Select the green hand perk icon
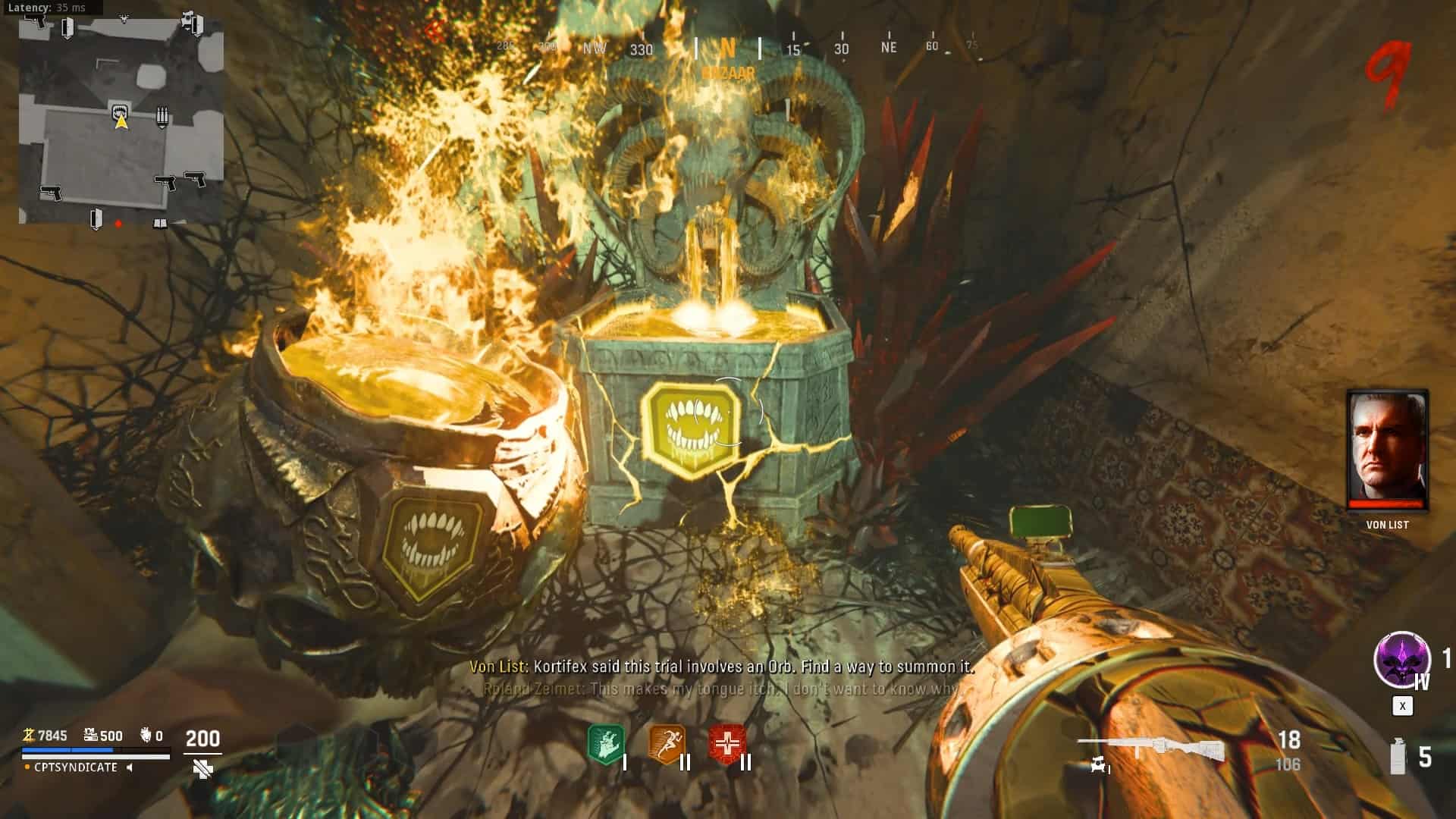The height and width of the screenshot is (819, 1456). coord(606,744)
